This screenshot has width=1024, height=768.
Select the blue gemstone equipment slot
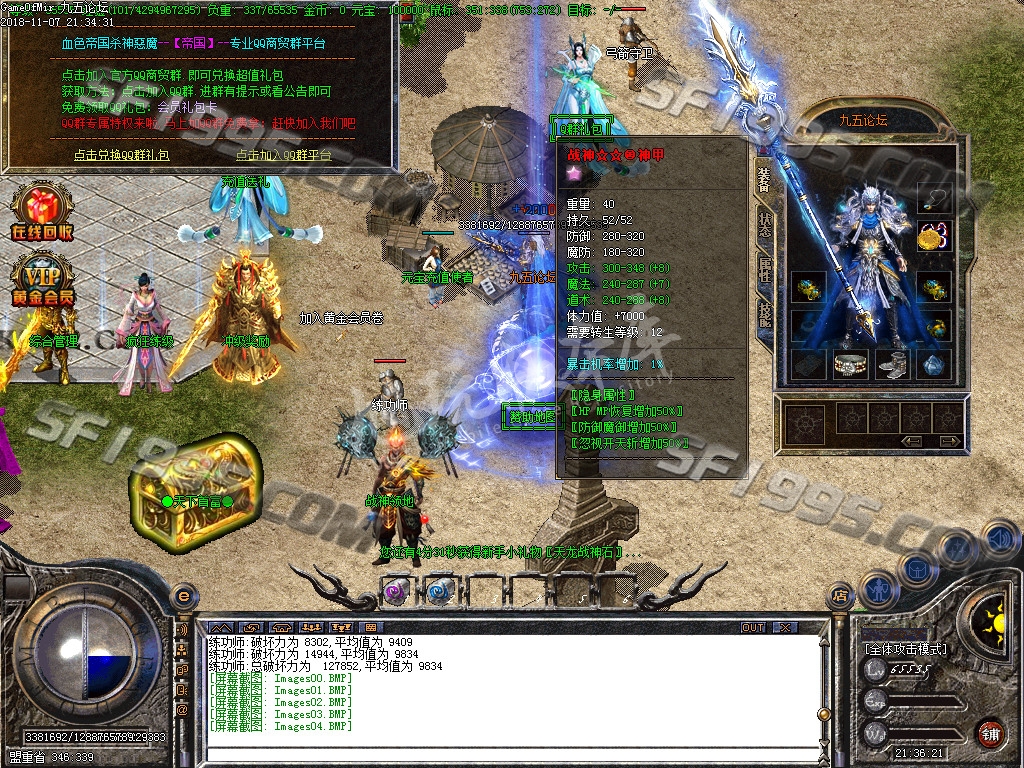point(934,365)
